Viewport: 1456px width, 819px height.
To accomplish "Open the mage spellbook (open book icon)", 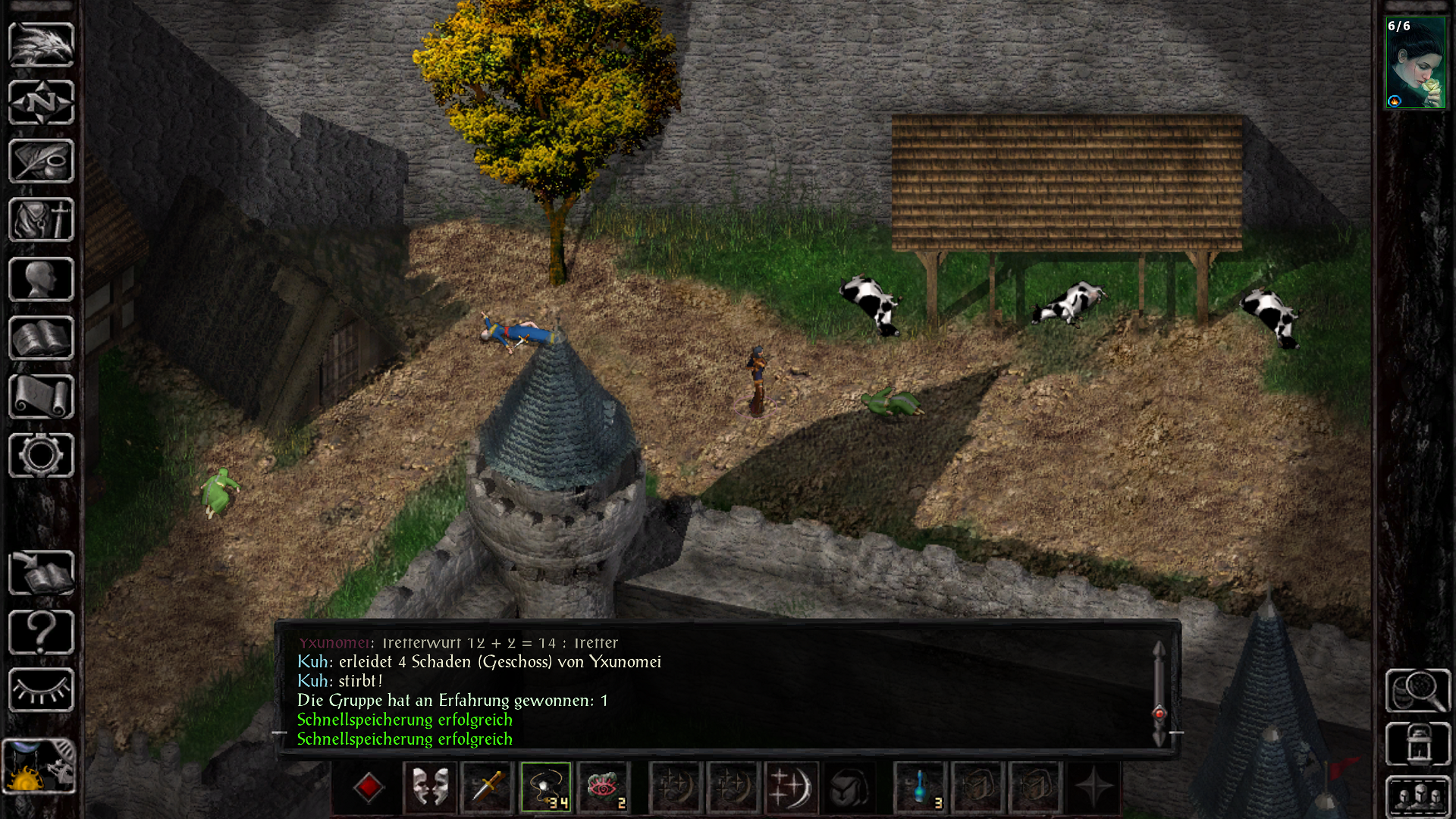I will [x=41, y=338].
